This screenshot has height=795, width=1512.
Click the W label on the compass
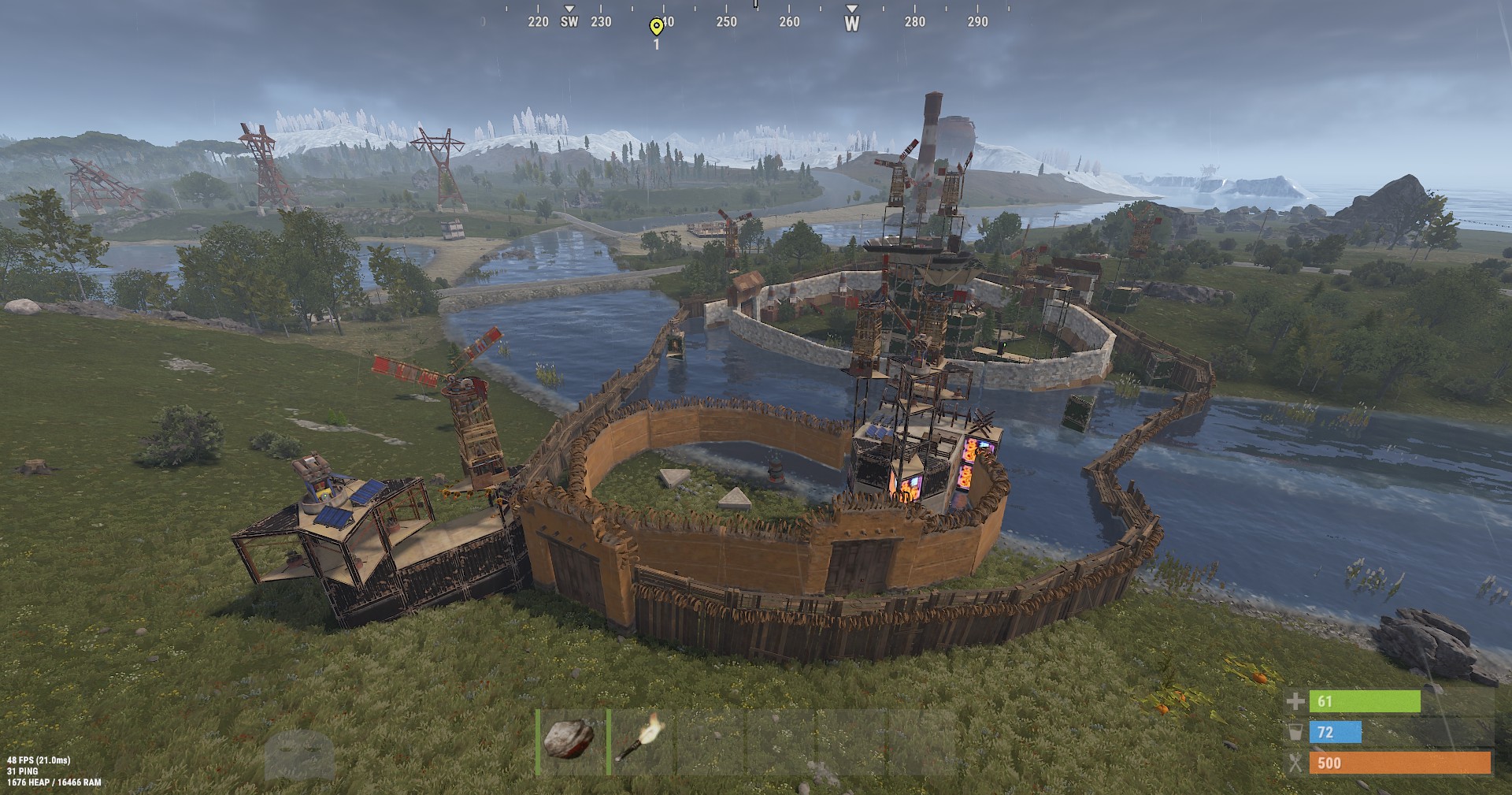tap(850, 22)
